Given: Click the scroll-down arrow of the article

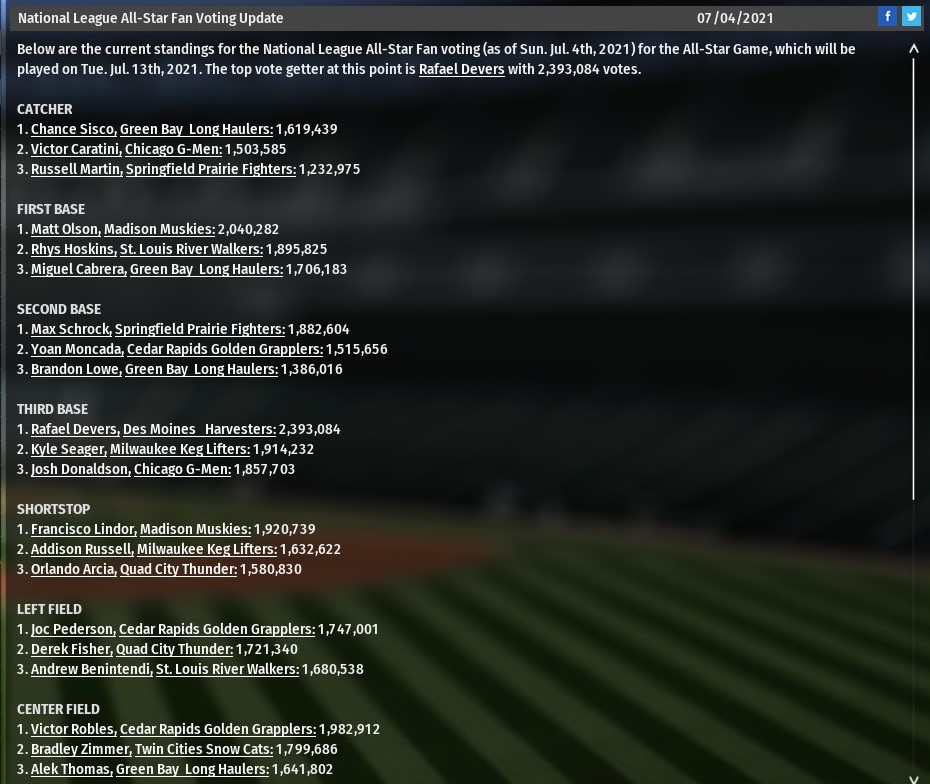Looking at the screenshot, I should [913, 777].
